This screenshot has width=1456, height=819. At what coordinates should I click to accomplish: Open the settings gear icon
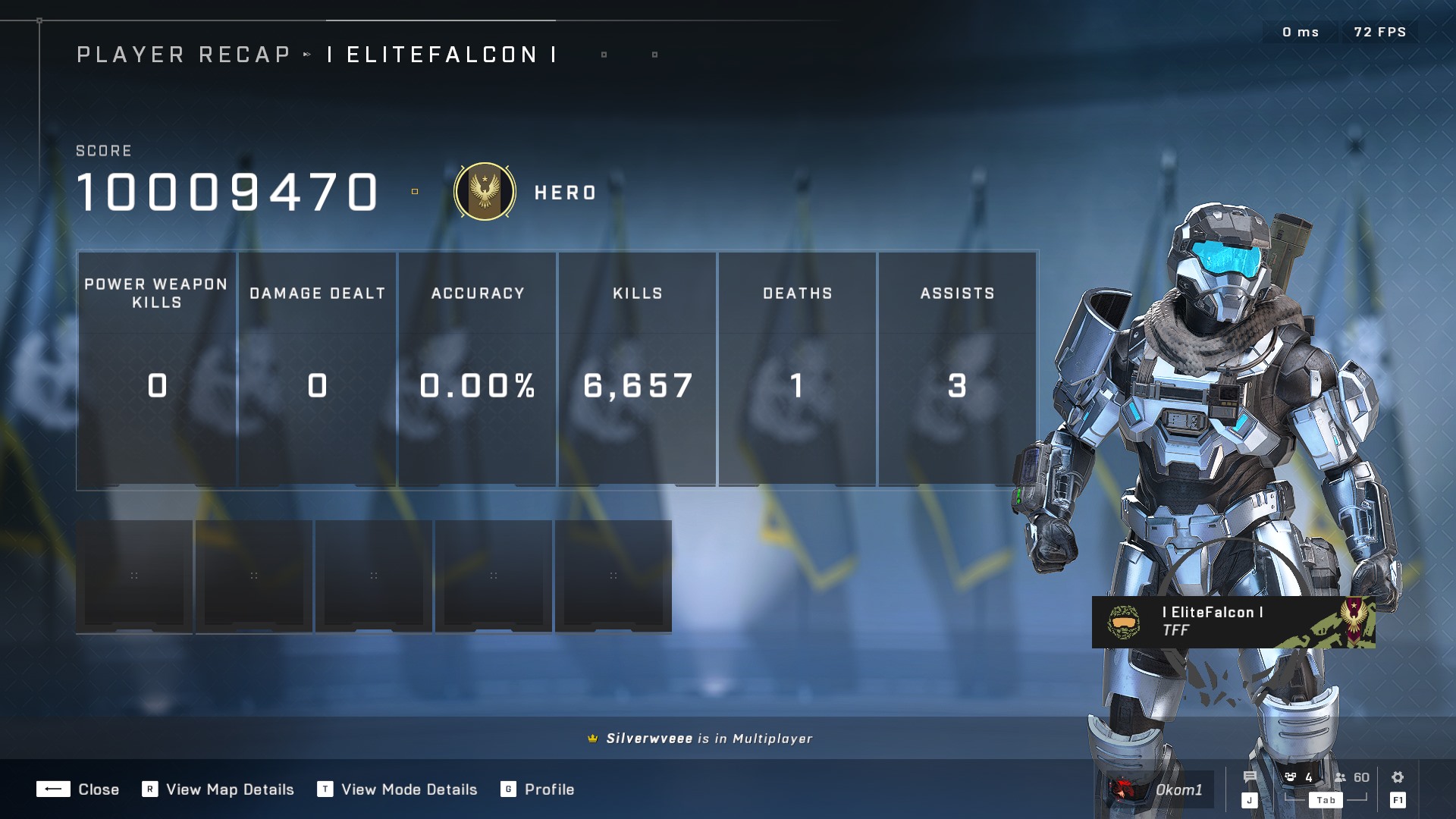(x=1398, y=777)
